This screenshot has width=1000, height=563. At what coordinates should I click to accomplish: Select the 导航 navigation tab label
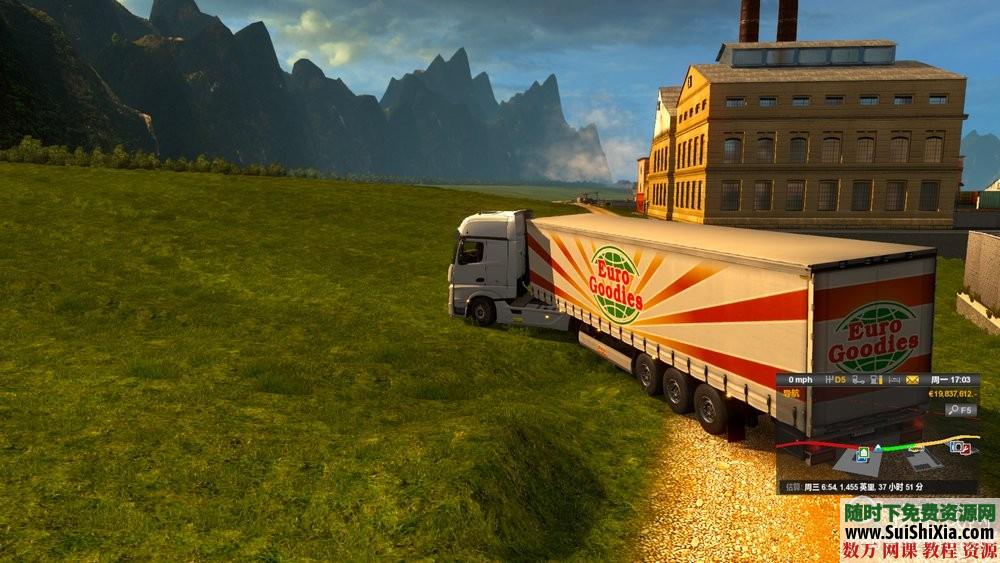coord(792,394)
